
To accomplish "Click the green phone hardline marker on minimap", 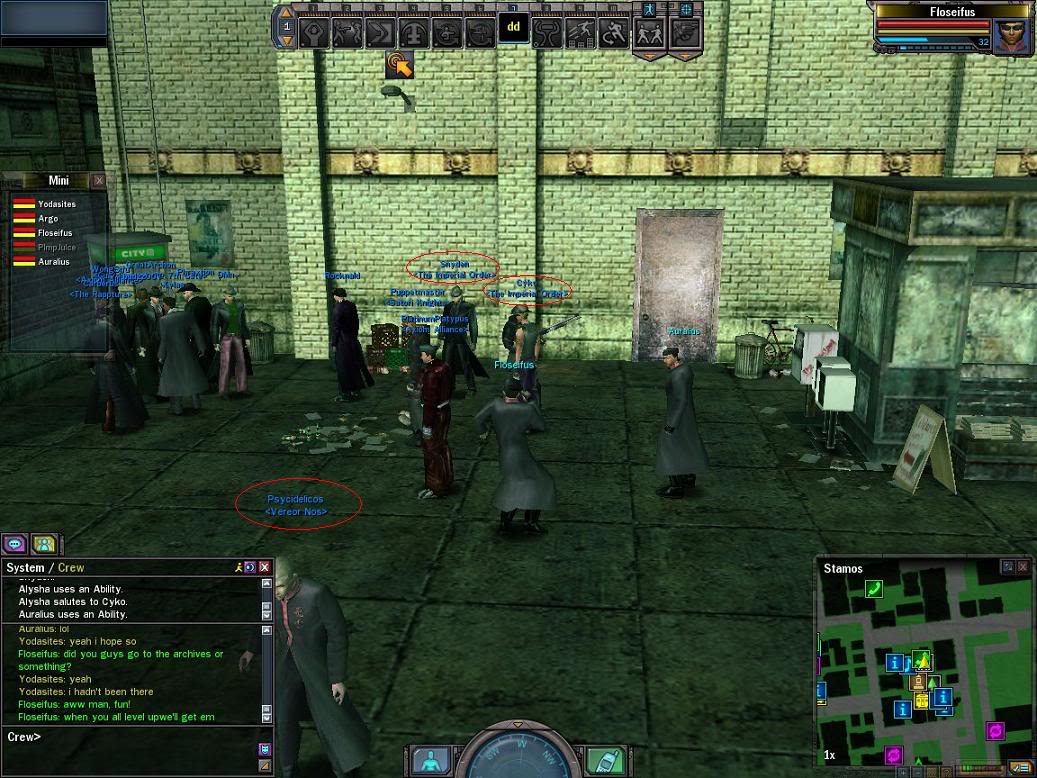I will point(874,589).
